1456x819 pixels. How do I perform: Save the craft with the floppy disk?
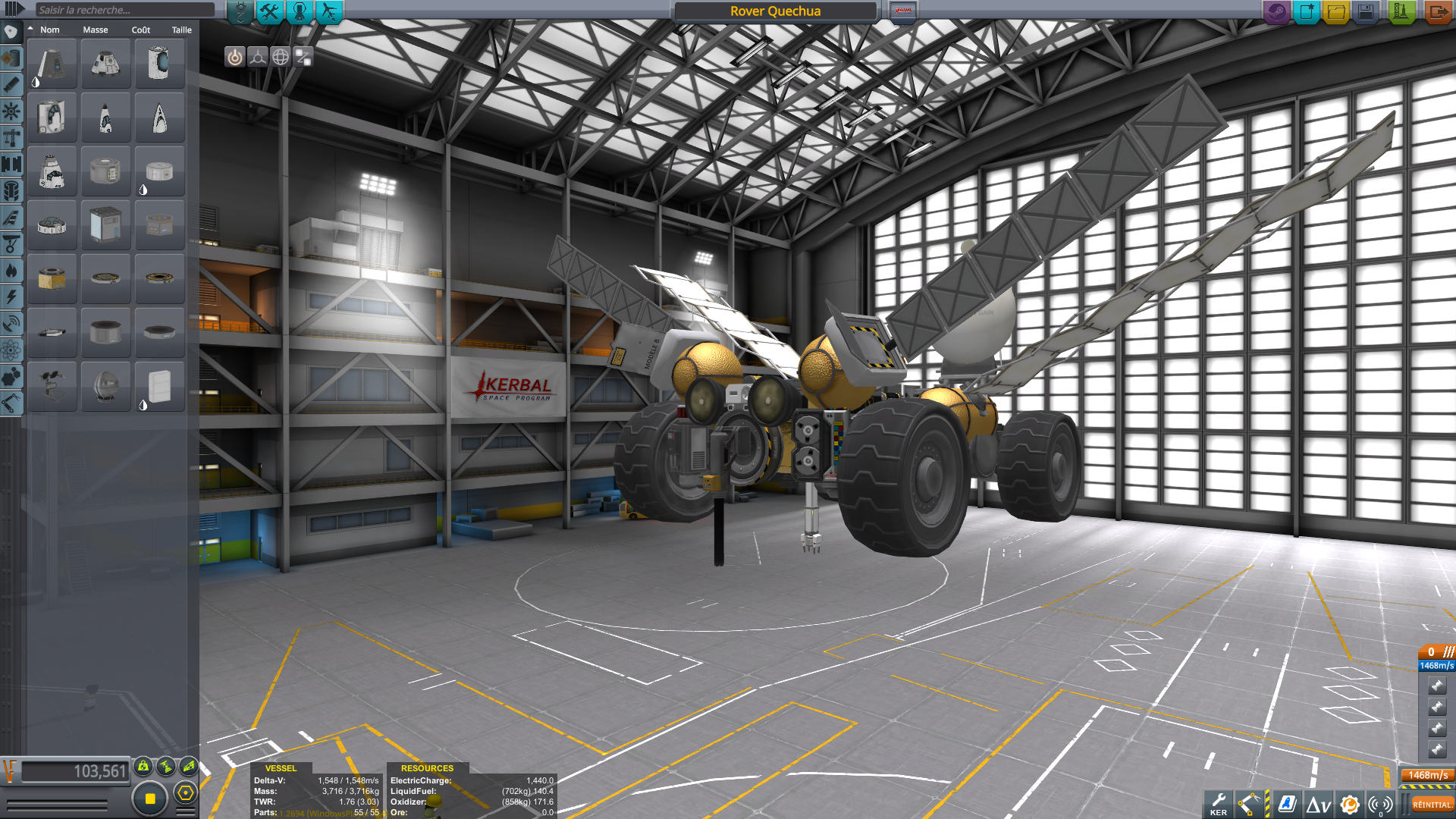click(1366, 11)
